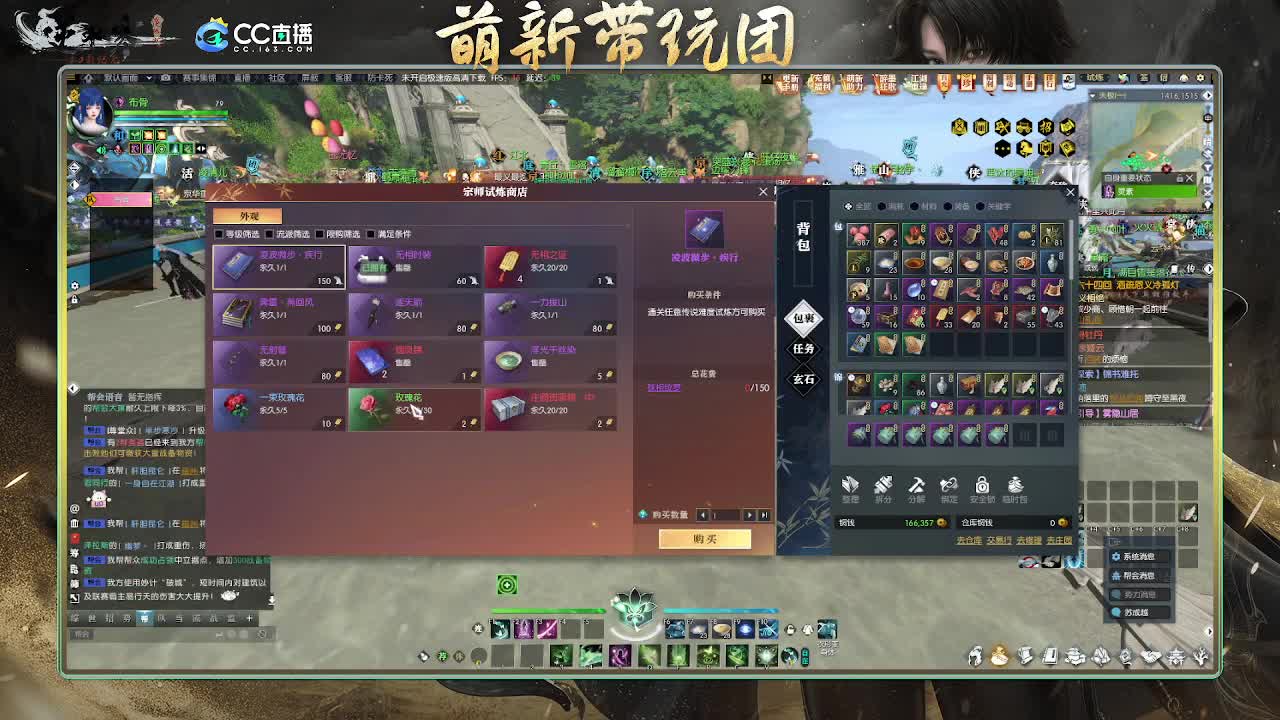1280x720 pixels.
Task: Click the 整理 sort inventory icon
Action: (x=849, y=486)
